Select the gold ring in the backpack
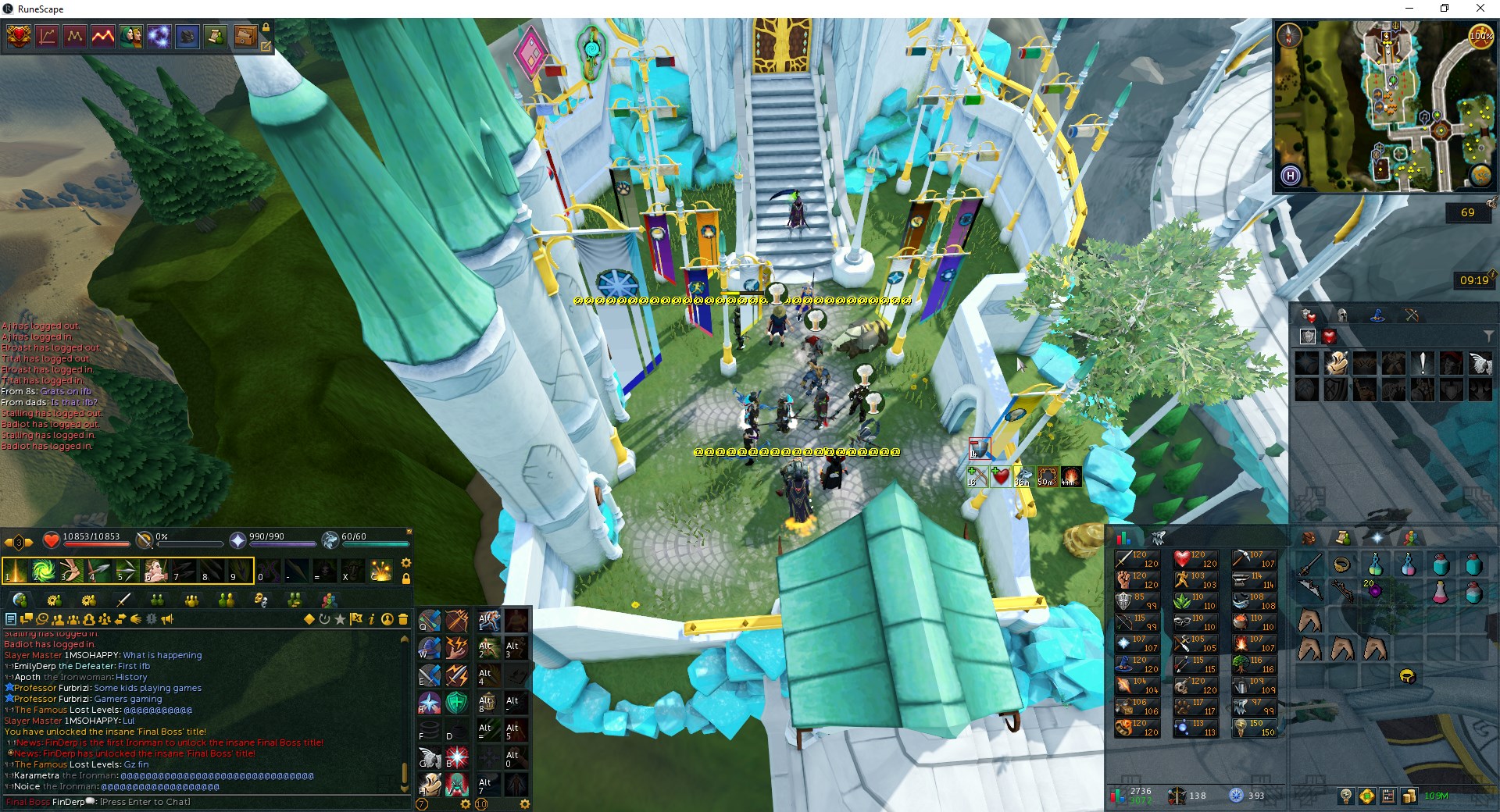1500x812 pixels. 1342,564
